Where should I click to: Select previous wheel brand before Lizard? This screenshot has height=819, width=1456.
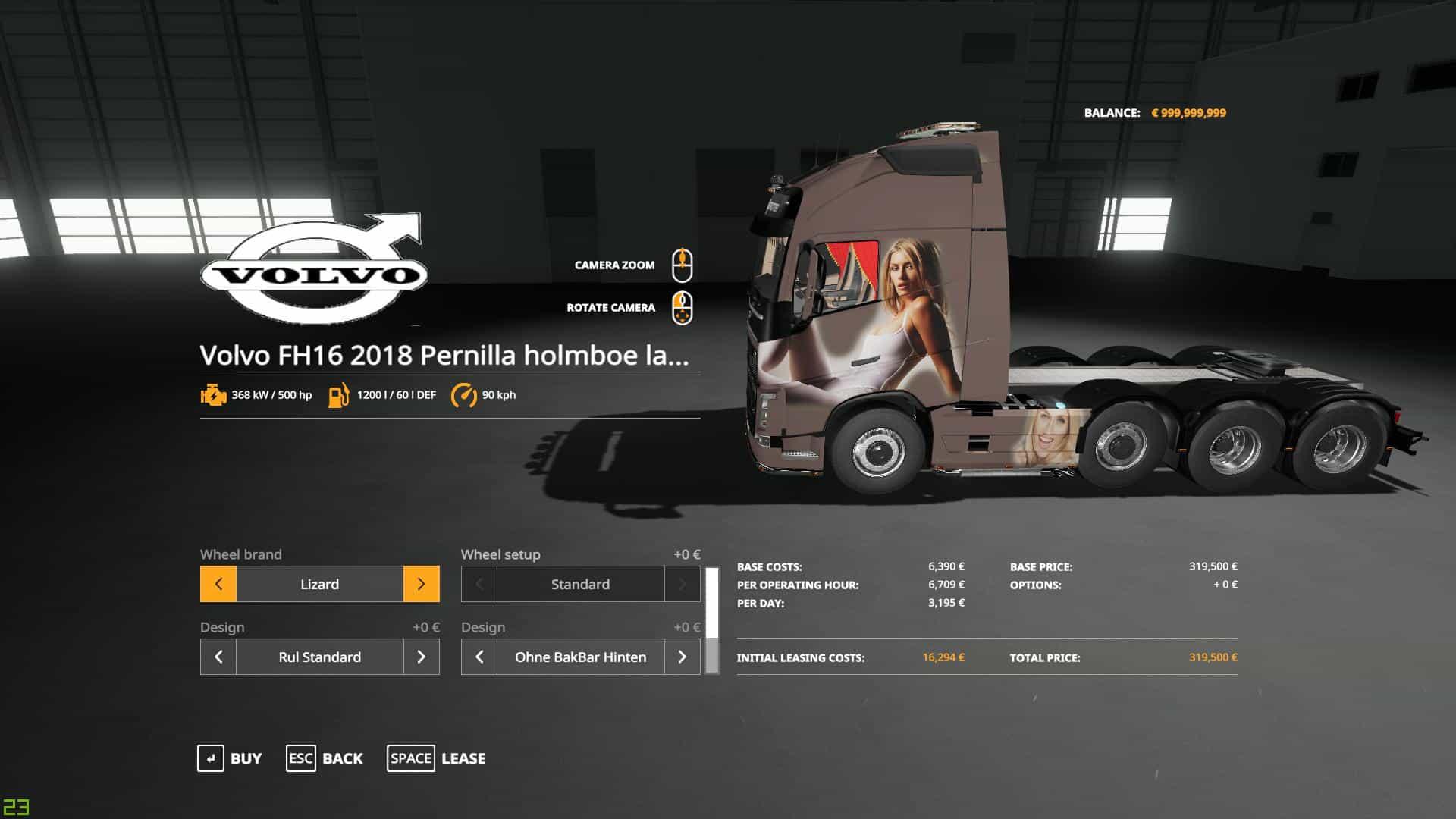(x=218, y=584)
